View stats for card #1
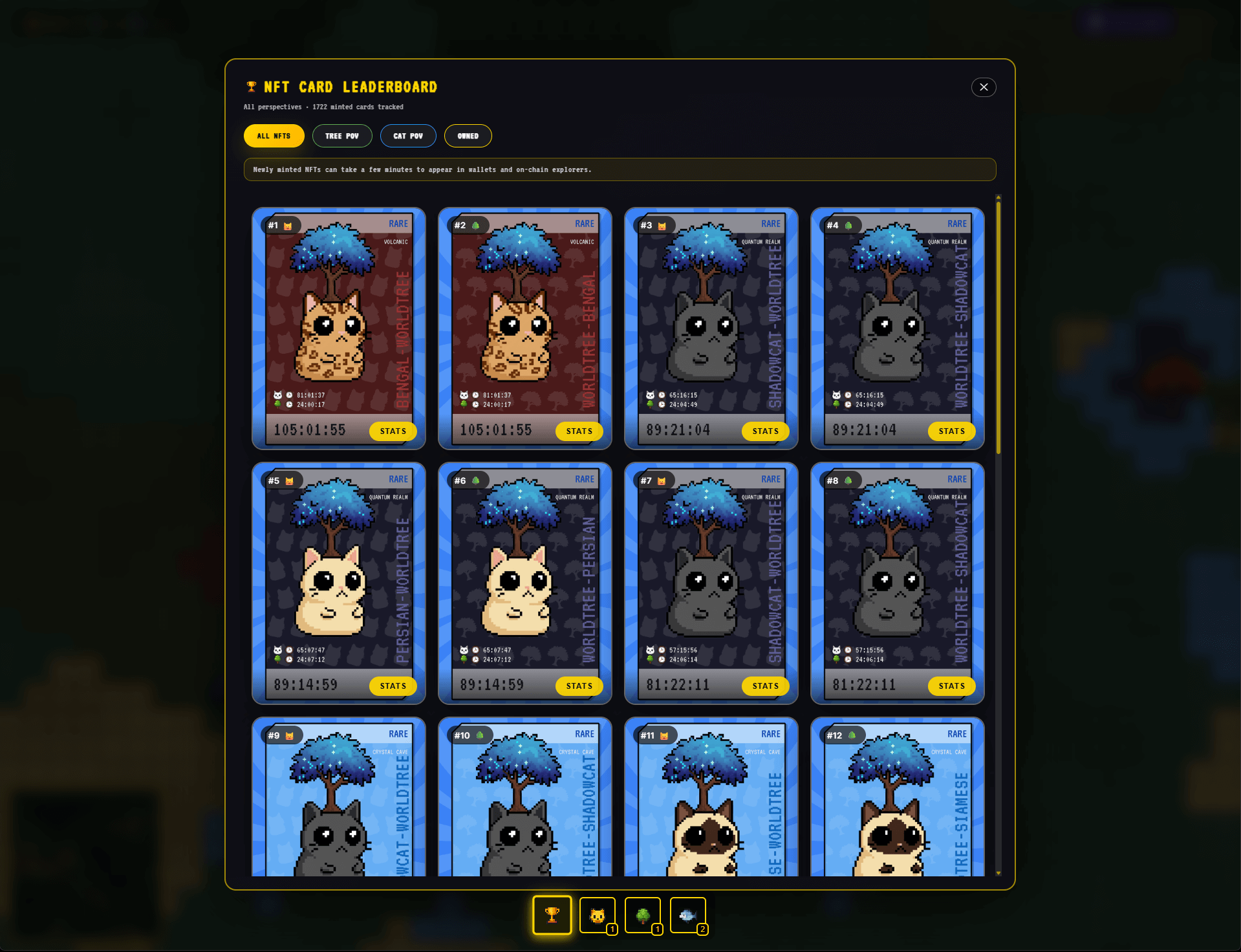 pyautogui.click(x=393, y=431)
